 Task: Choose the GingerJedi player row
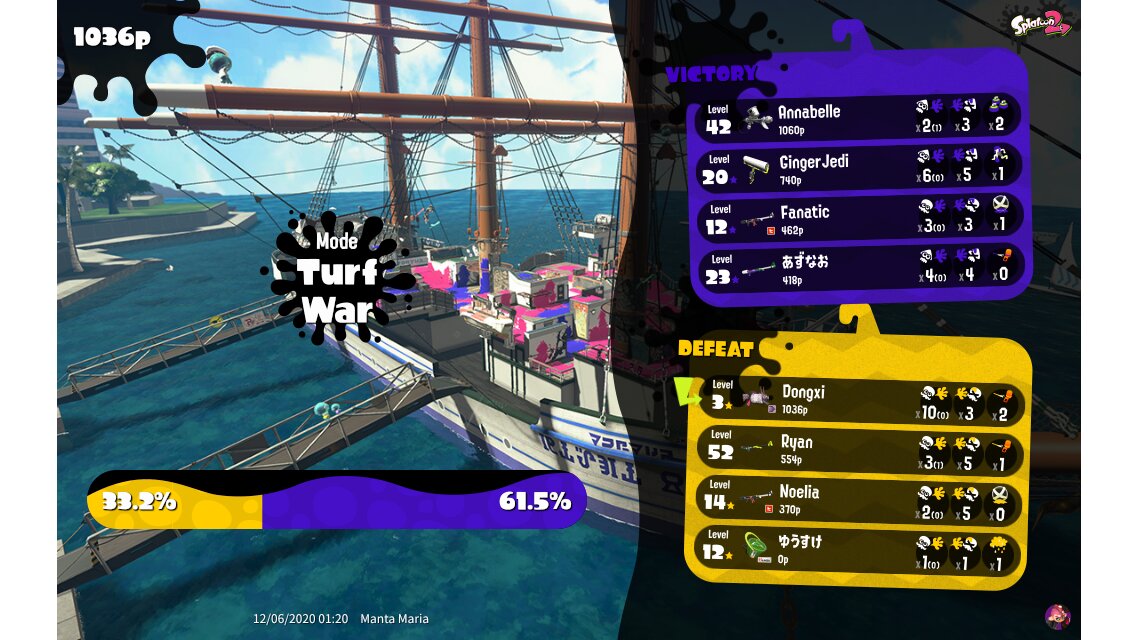(x=858, y=168)
